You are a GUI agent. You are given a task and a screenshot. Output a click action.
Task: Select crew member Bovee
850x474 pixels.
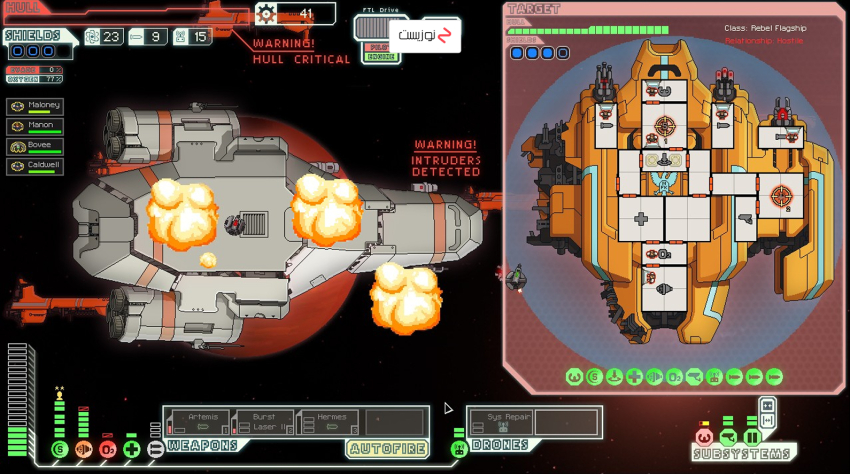pyautogui.click(x=35, y=147)
